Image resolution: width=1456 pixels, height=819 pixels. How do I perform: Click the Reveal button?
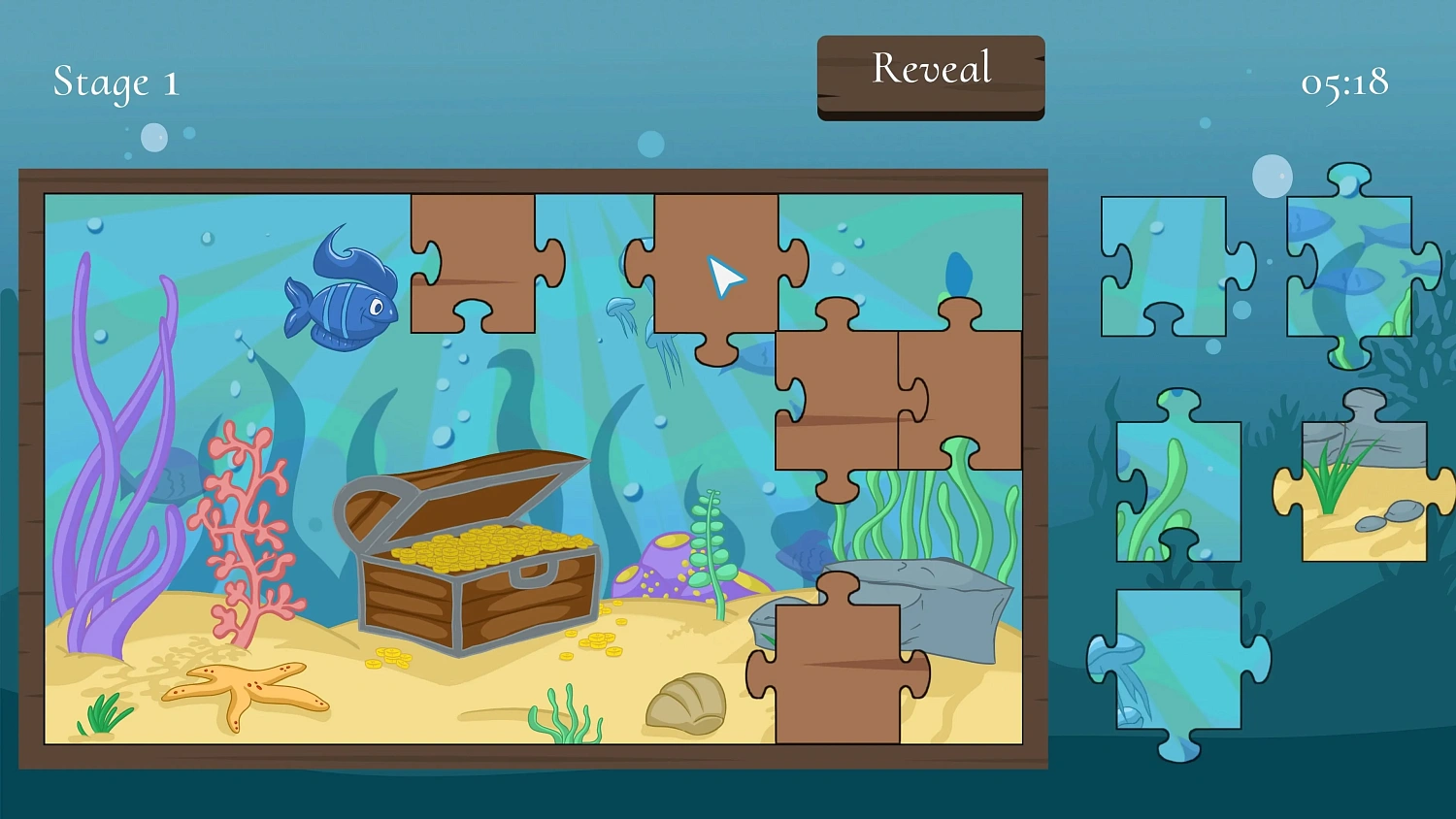coord(930,70)
